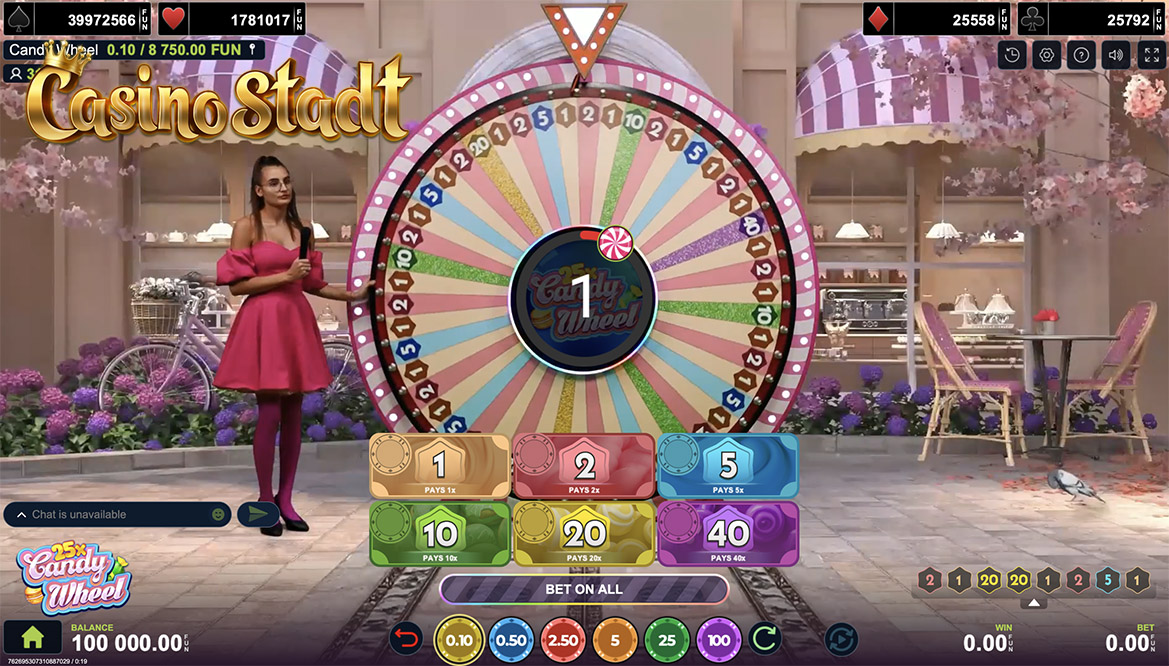Pick the orange 5 chip

615,640
